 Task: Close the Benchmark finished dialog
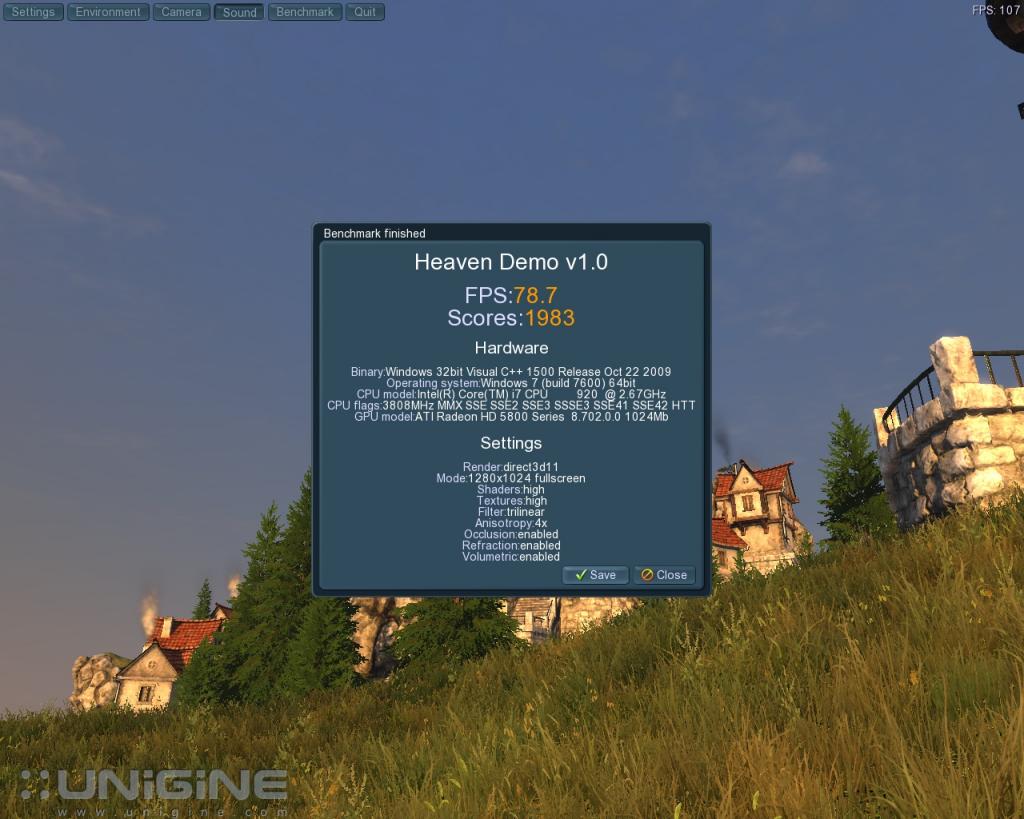[664, 575]
